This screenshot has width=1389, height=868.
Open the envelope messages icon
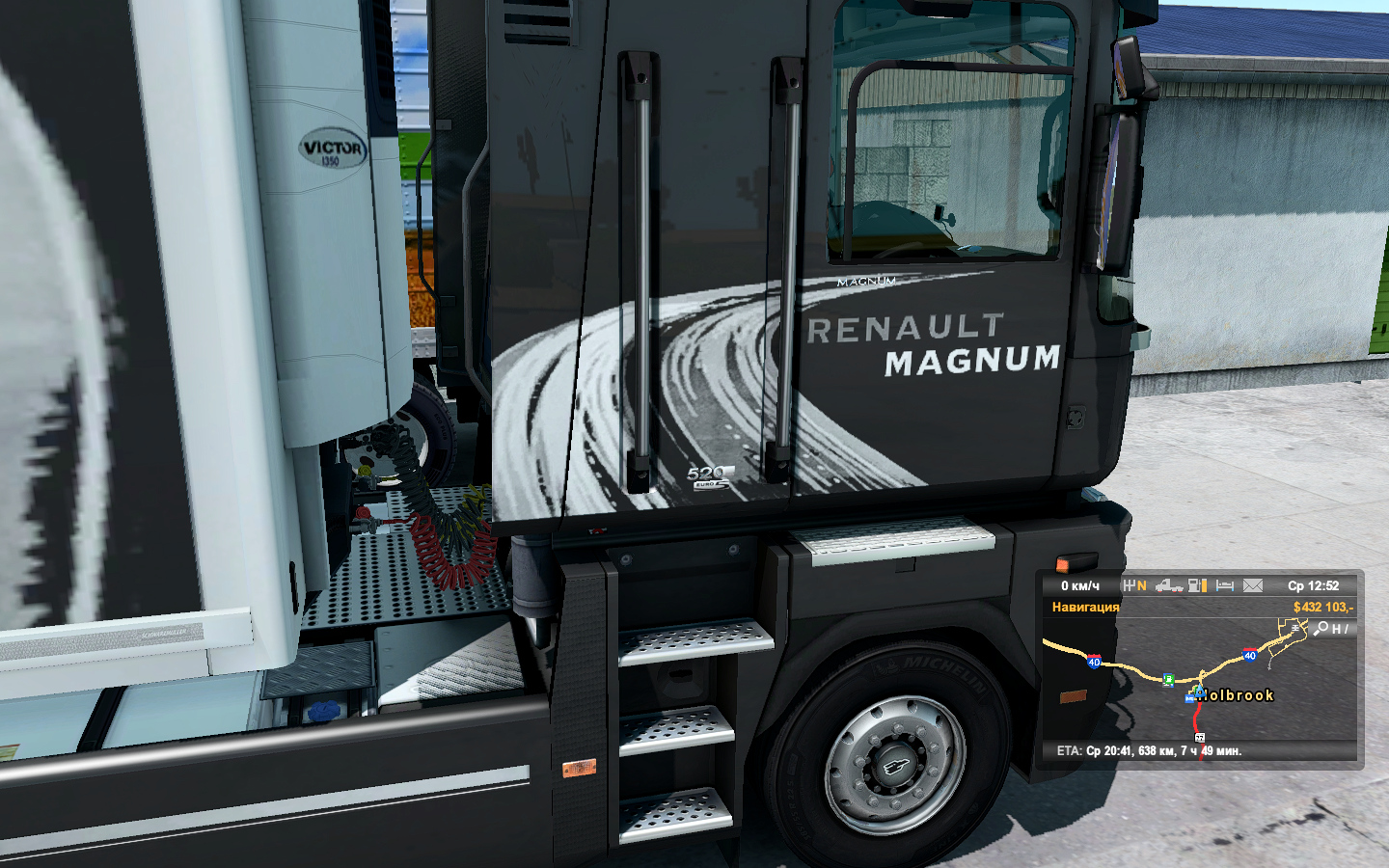tap(1253, 585)
